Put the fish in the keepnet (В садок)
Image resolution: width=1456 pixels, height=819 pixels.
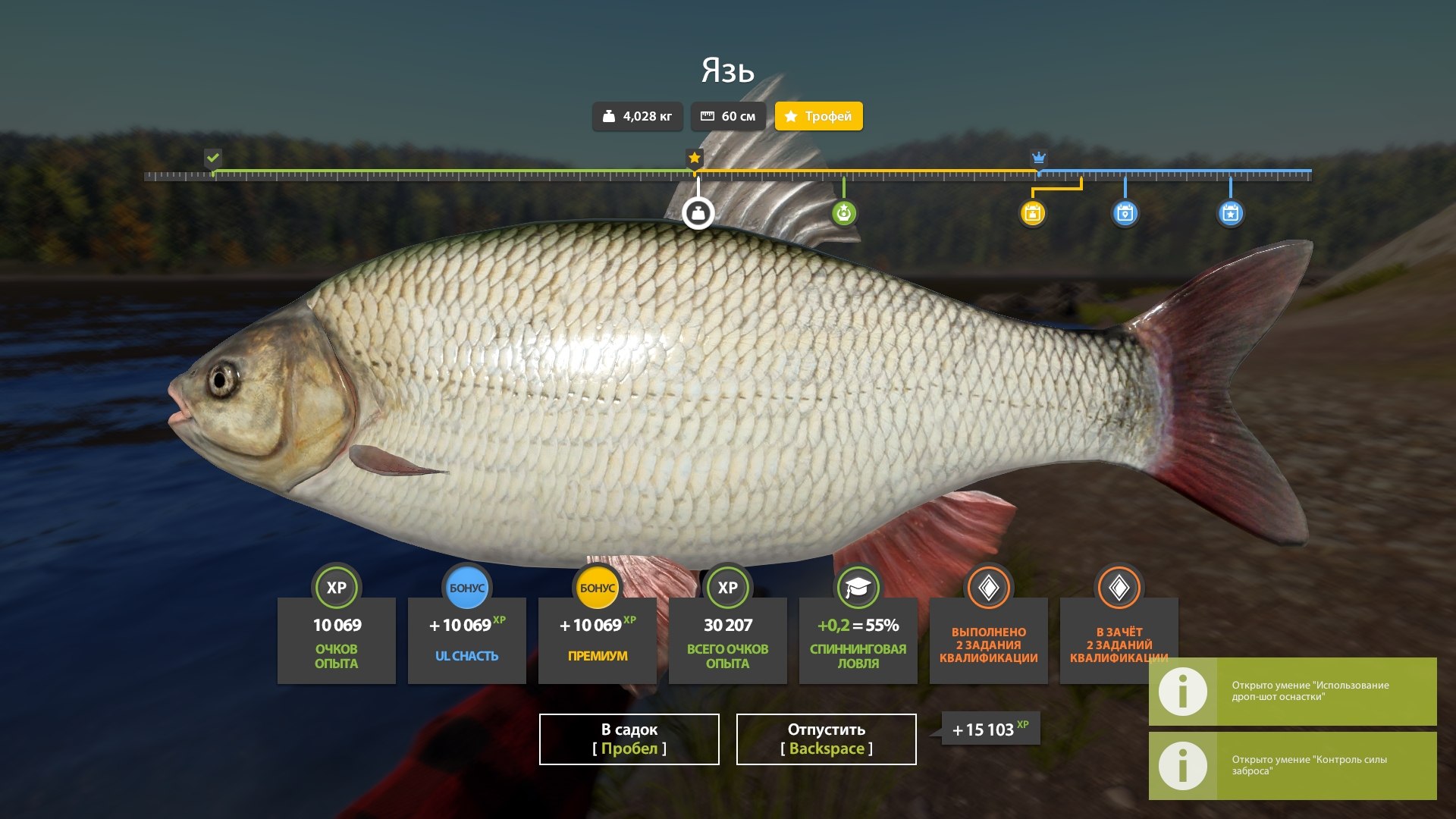[629, 739]
